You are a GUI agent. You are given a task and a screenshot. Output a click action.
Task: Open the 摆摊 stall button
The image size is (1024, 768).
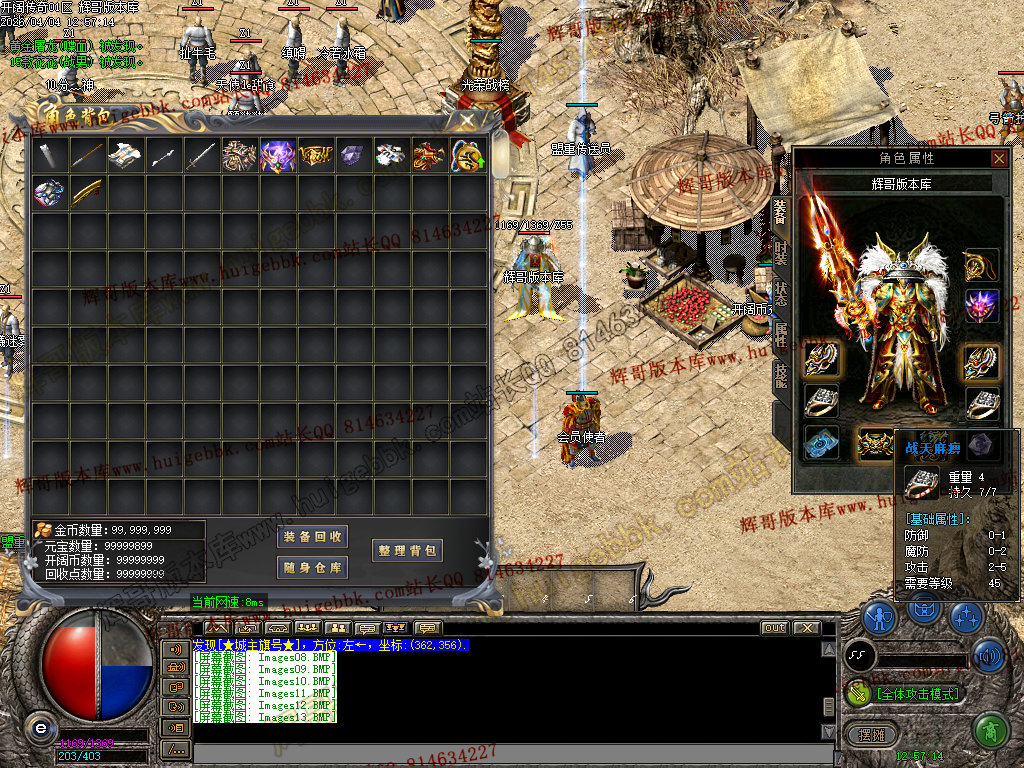click(x=871, y=735)
